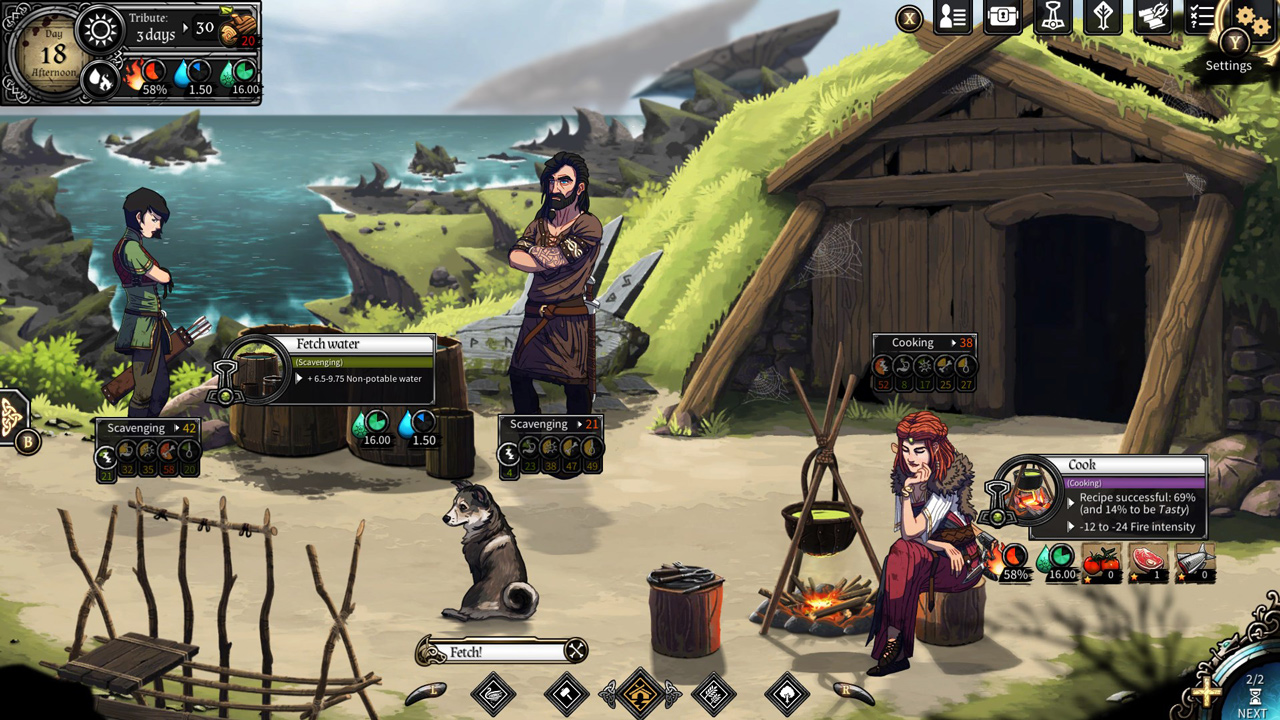Open the exploration compass map icon
The image size is (1280, 720).
tap(1152, 17)
